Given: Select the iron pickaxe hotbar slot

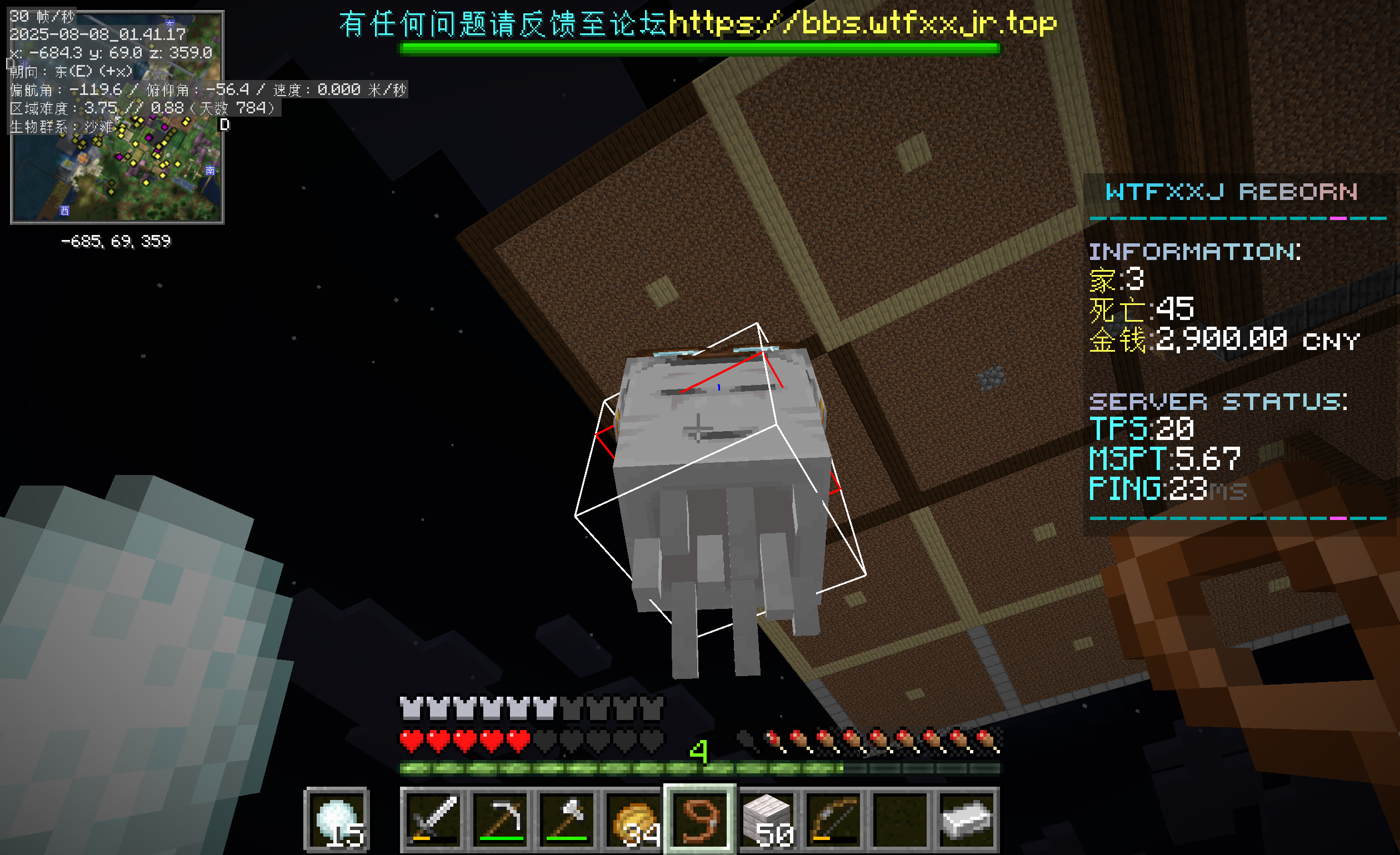Looking at the screenshot, I should [x=501, y=820].
